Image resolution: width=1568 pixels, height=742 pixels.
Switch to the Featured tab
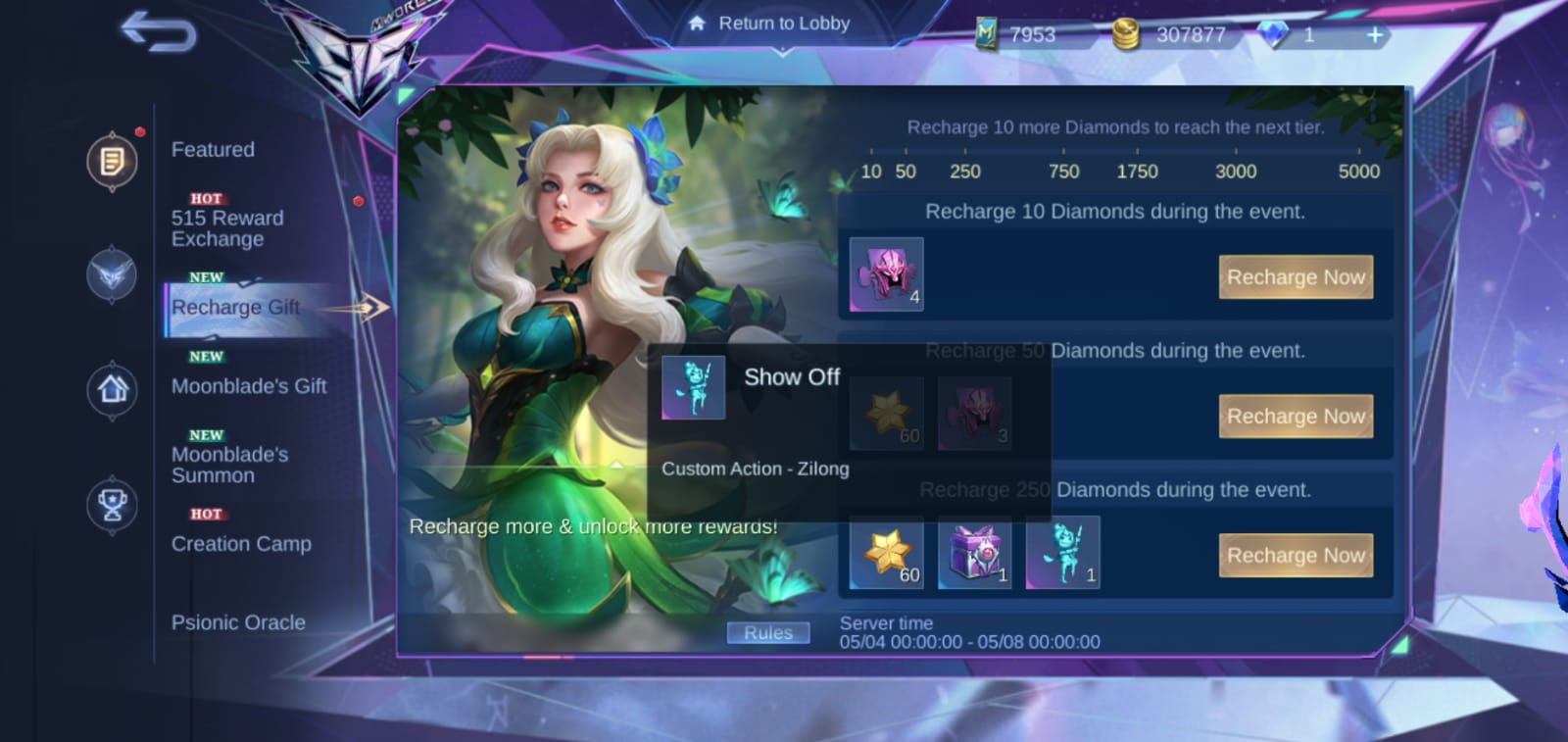[x=213, y=149]
